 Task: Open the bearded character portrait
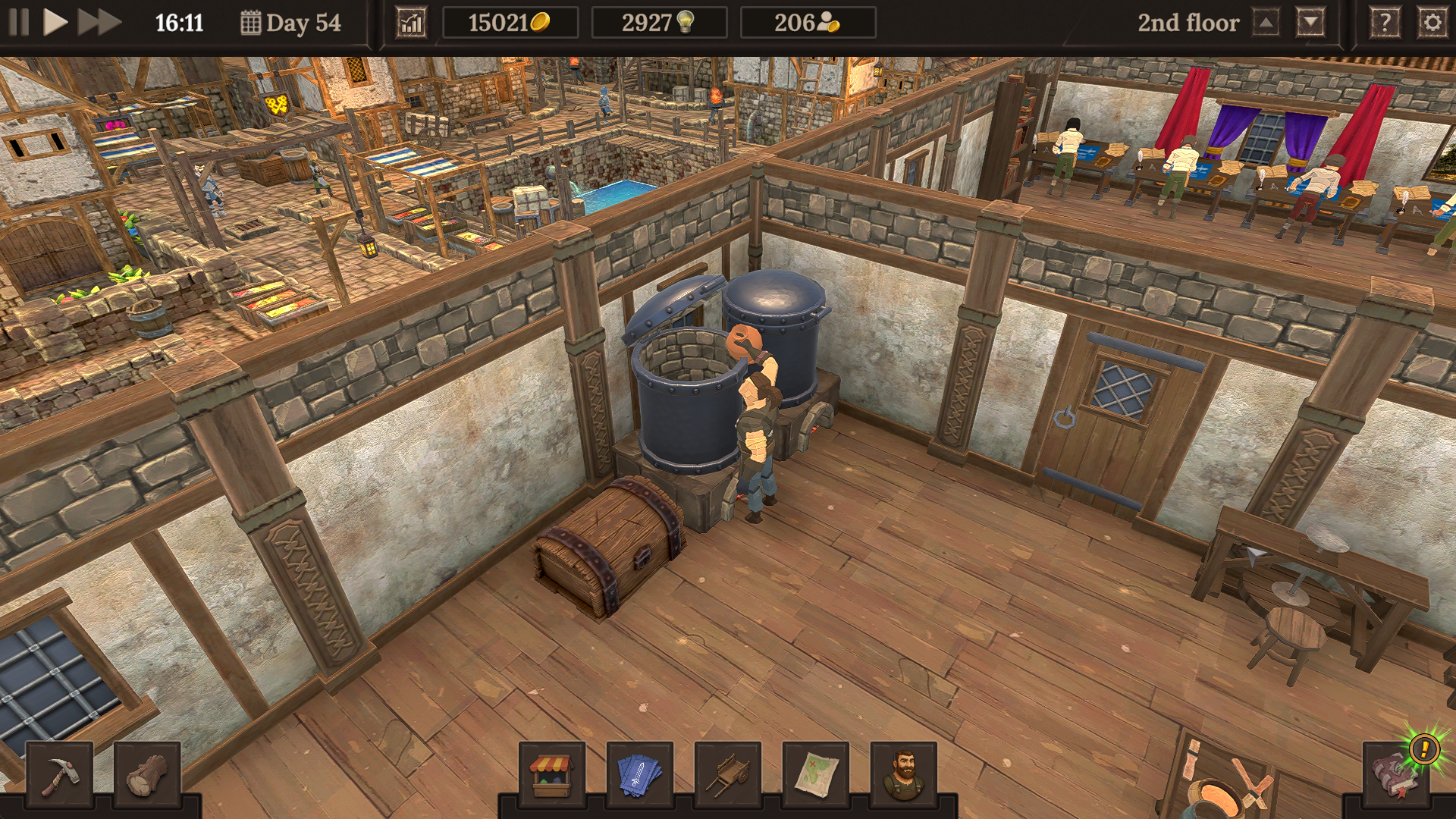[x=904, y=775]
